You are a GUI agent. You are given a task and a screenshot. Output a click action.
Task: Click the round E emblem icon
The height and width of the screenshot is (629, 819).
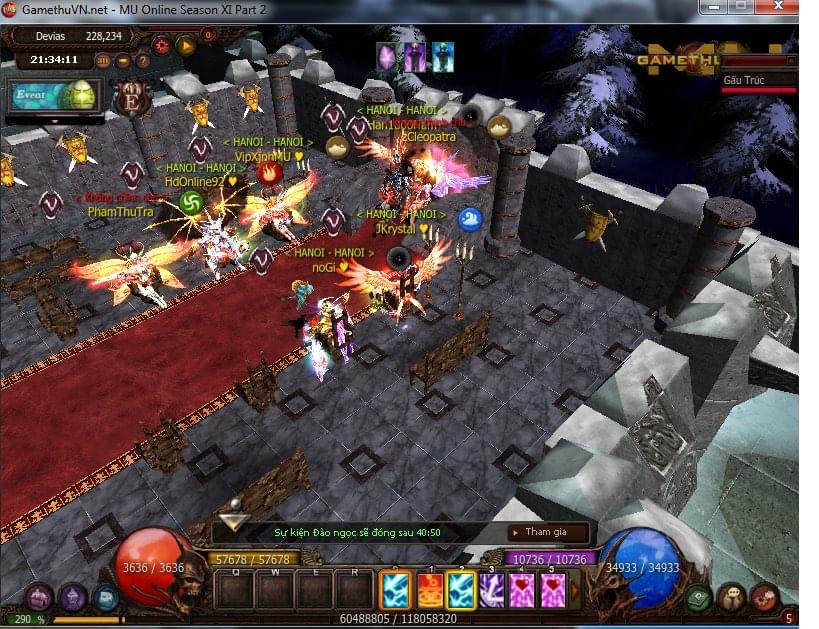(130, 100)
